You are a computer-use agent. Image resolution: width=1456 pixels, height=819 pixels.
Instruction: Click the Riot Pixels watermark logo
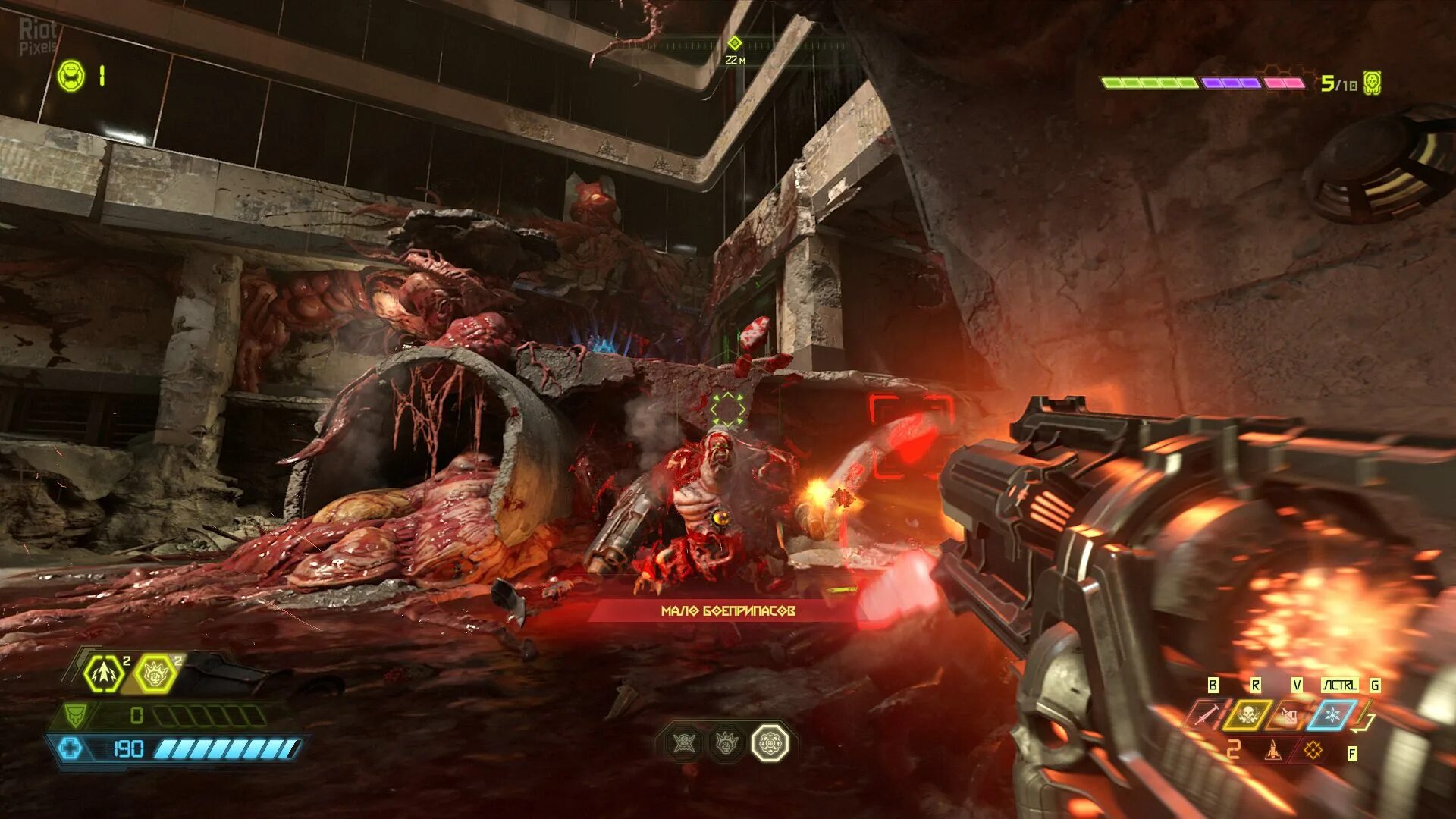click(x=38, y=36)
